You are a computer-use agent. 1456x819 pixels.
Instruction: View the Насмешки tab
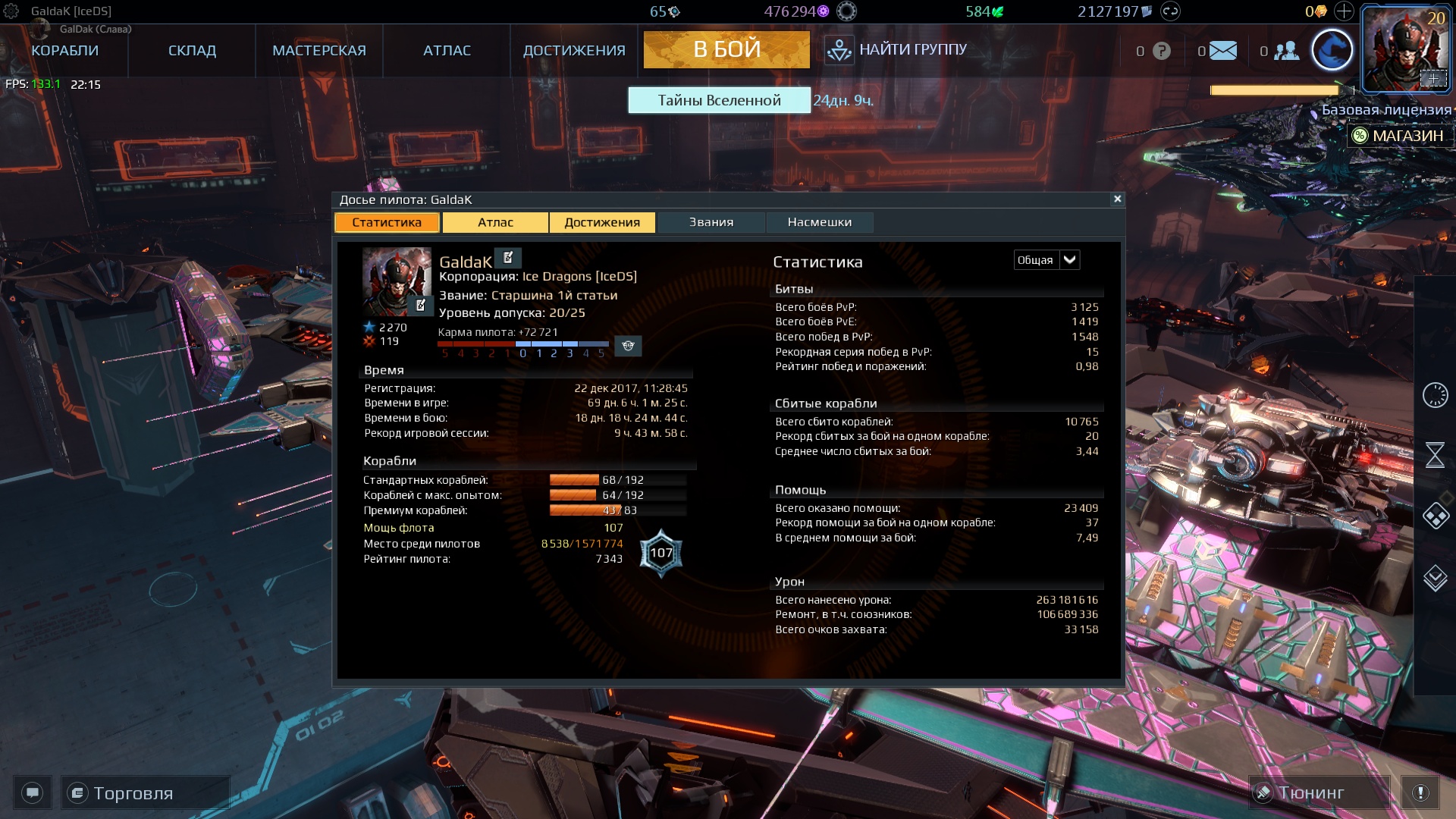(819, 222)
